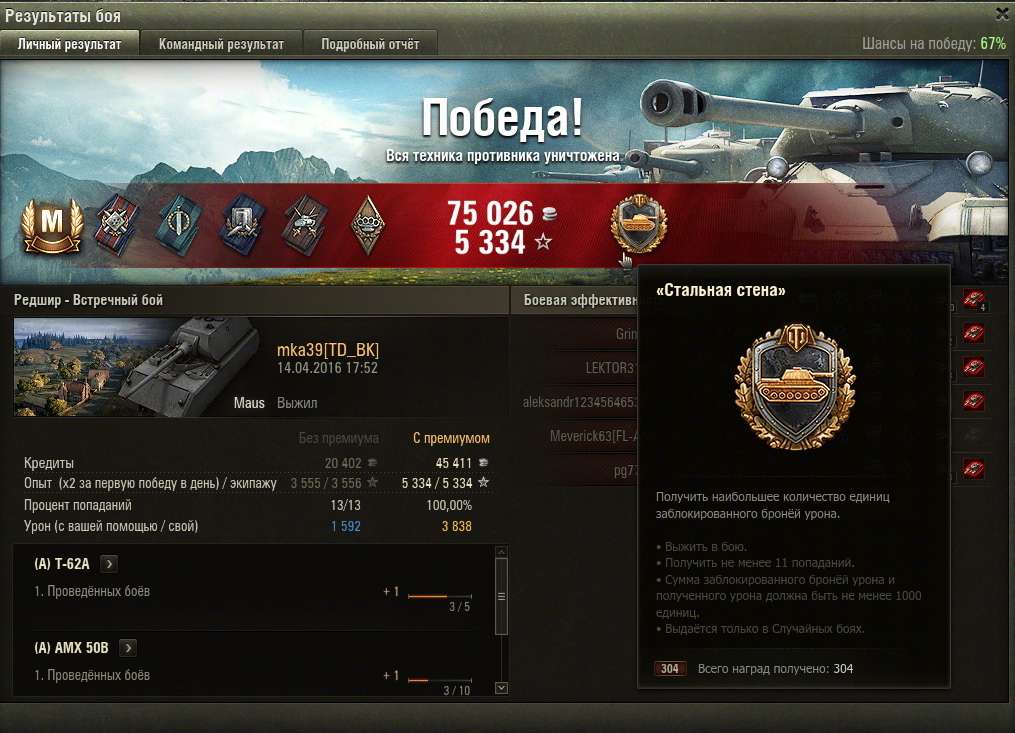Click the mission list scroll-down arrow
1015x733 pixels.
(x=501, y=688)
